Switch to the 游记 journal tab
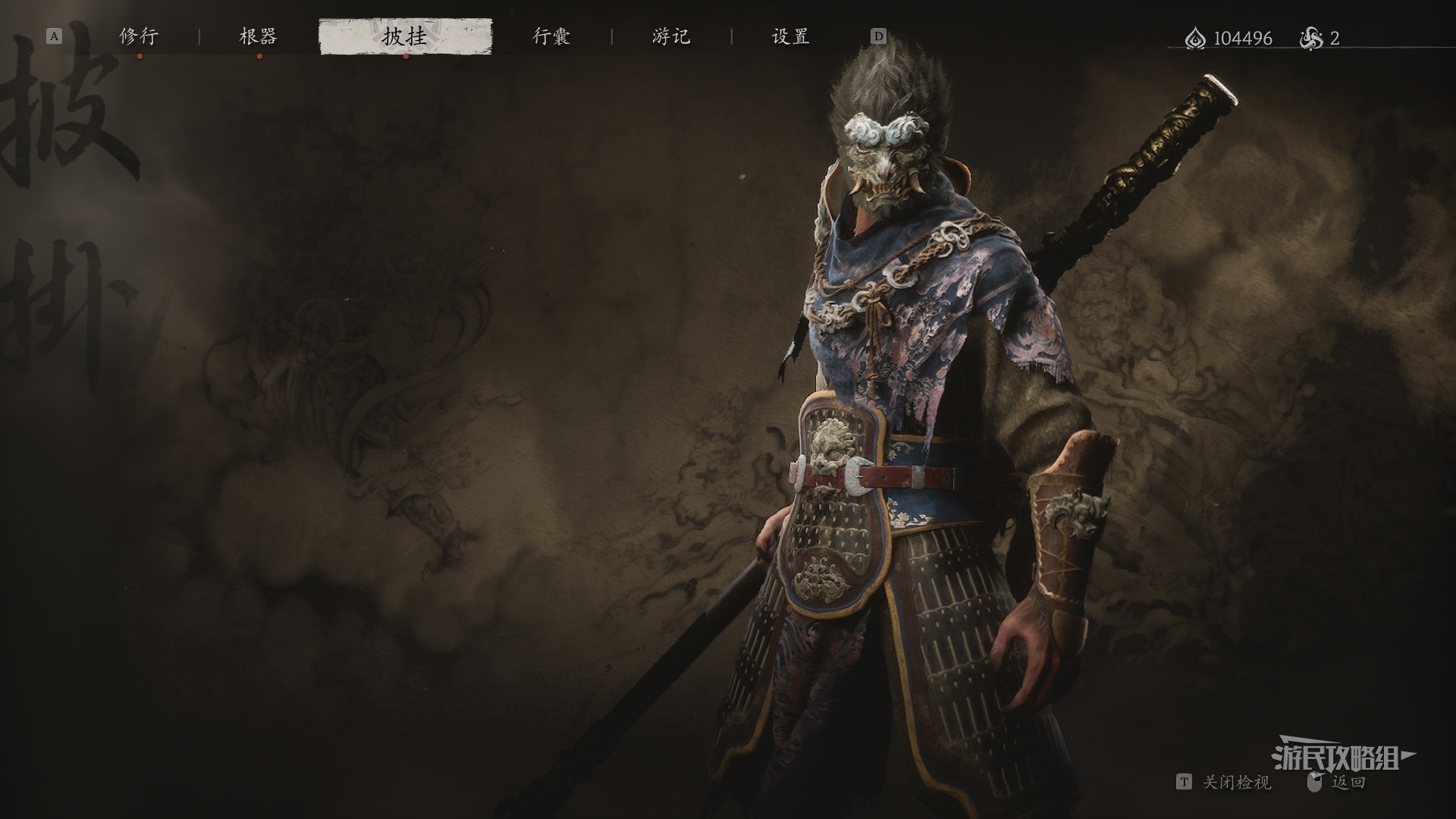The image size is (1456, 819). pyautogui.click(x=671, y=36)
